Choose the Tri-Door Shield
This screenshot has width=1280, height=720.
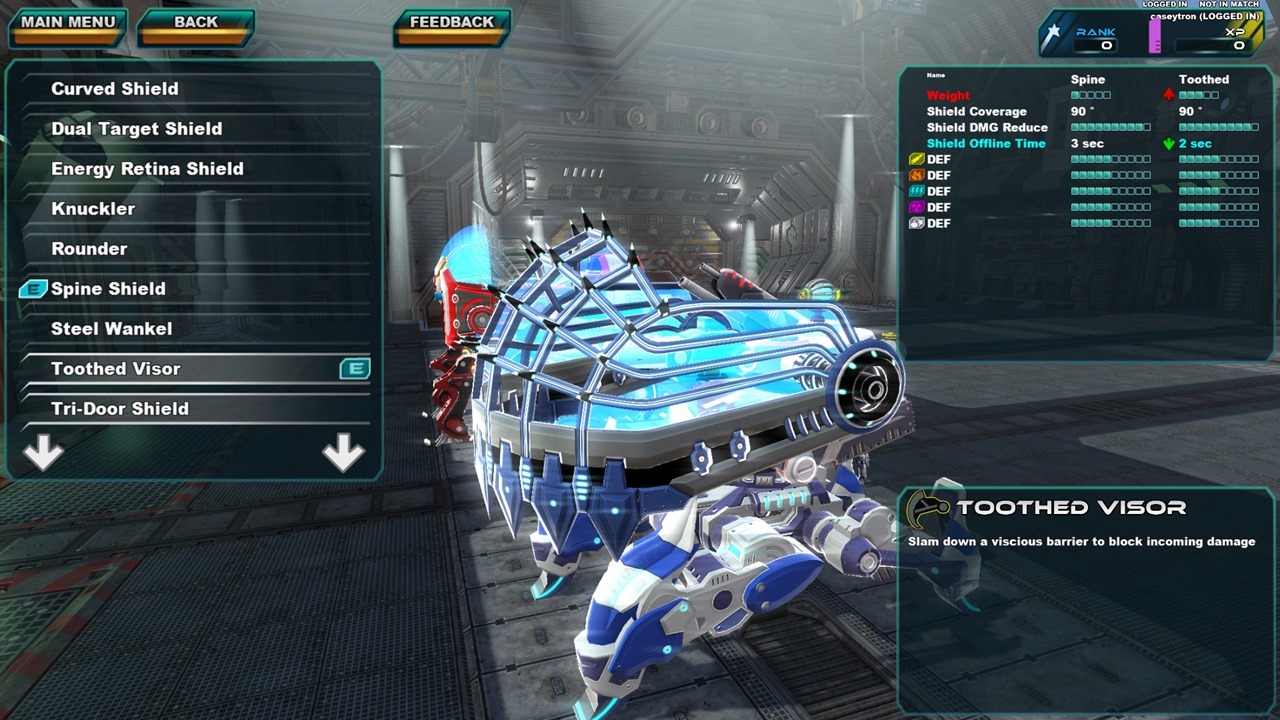coord(120,409)
